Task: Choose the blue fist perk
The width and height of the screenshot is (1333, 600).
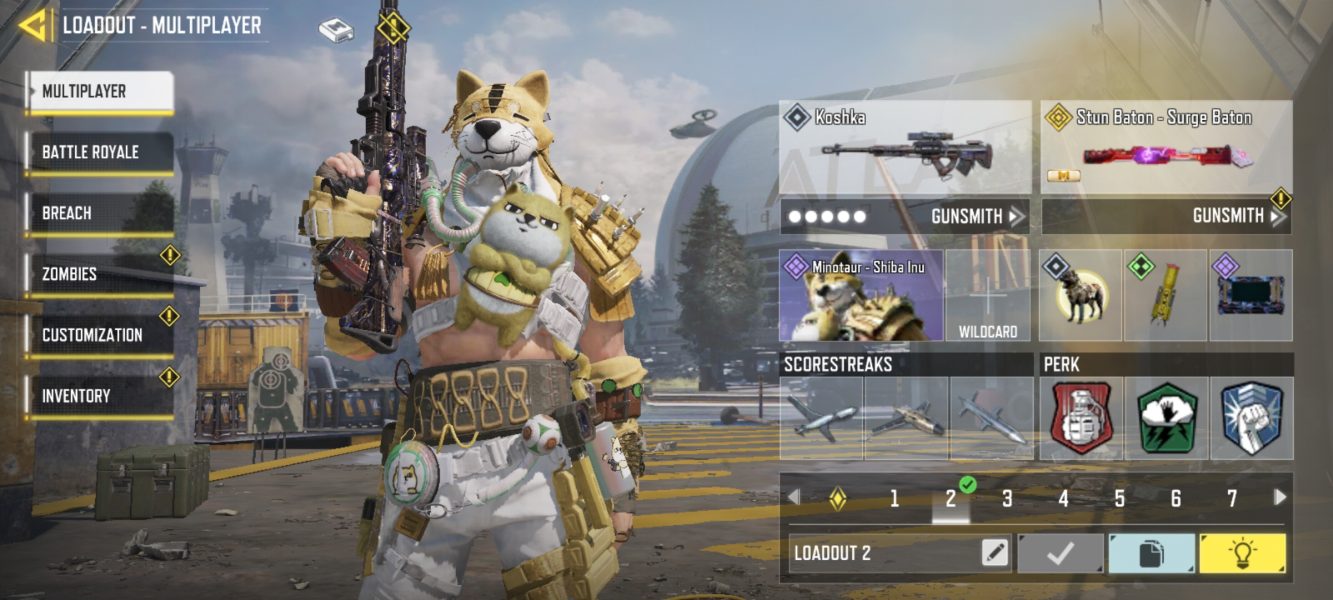Action: (x=1251, y=418)
